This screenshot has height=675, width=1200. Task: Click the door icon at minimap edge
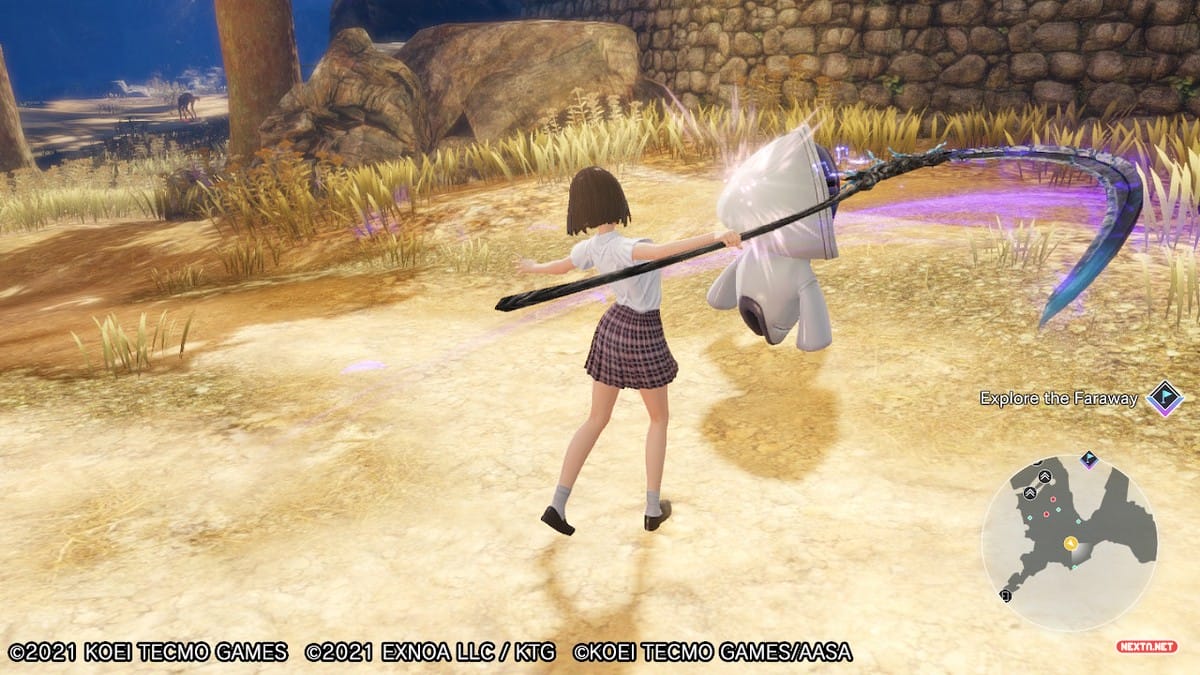[1005, 595]
